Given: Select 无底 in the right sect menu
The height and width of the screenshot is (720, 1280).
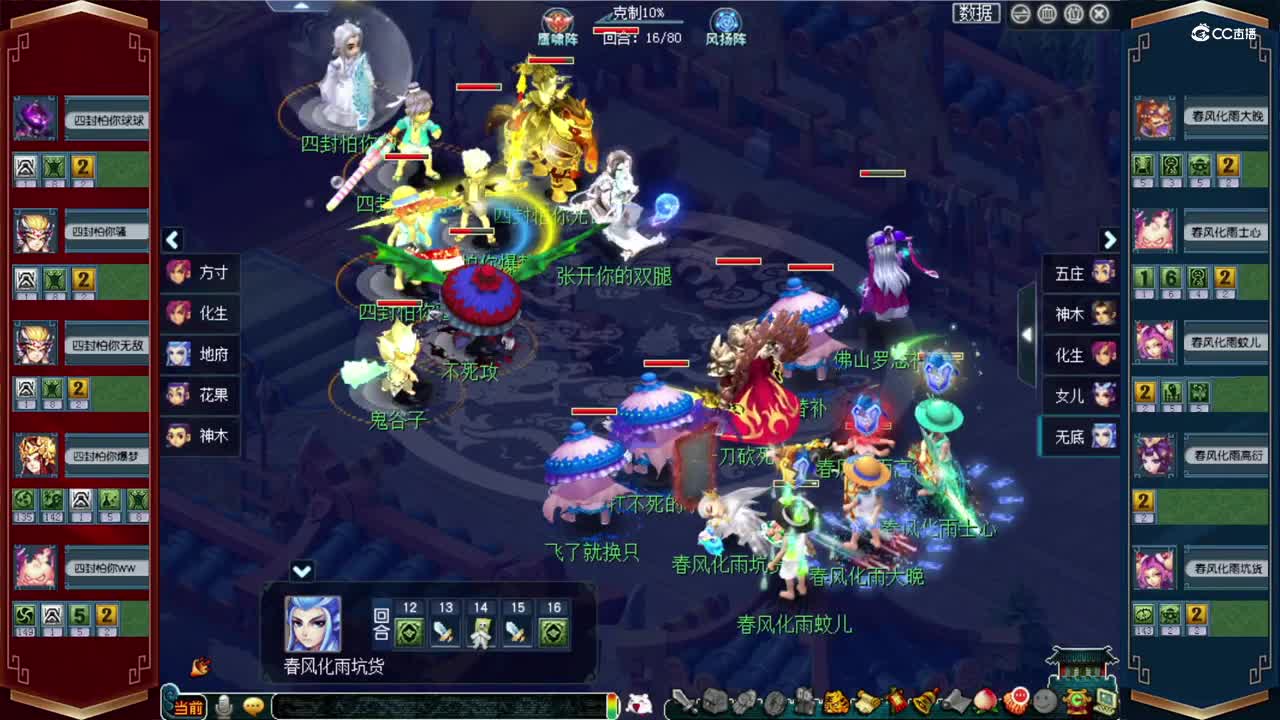Looking at the screenshot, I should pos(1079,435).
